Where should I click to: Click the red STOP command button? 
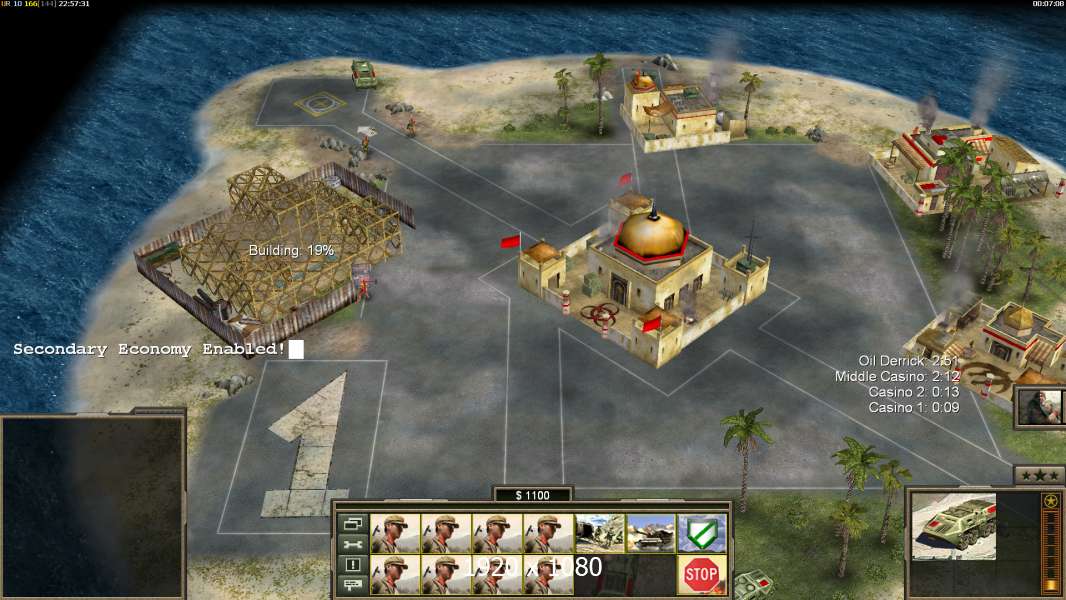click(702, 574)
